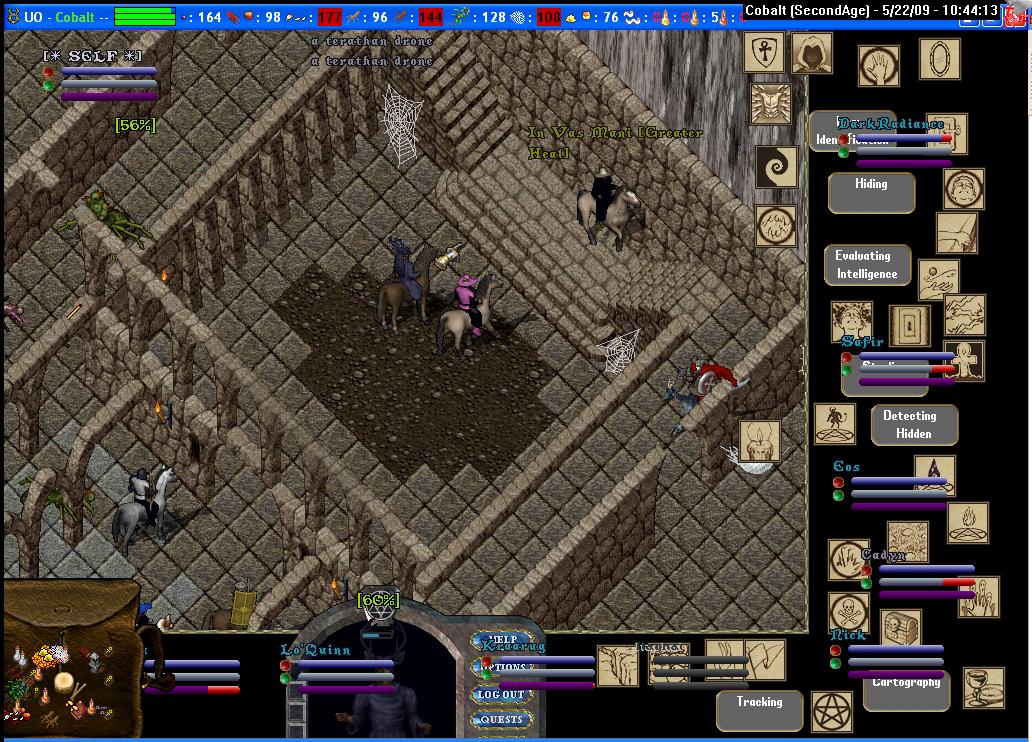Cast the skull and crossbones spell

click(x=849, y=612)
